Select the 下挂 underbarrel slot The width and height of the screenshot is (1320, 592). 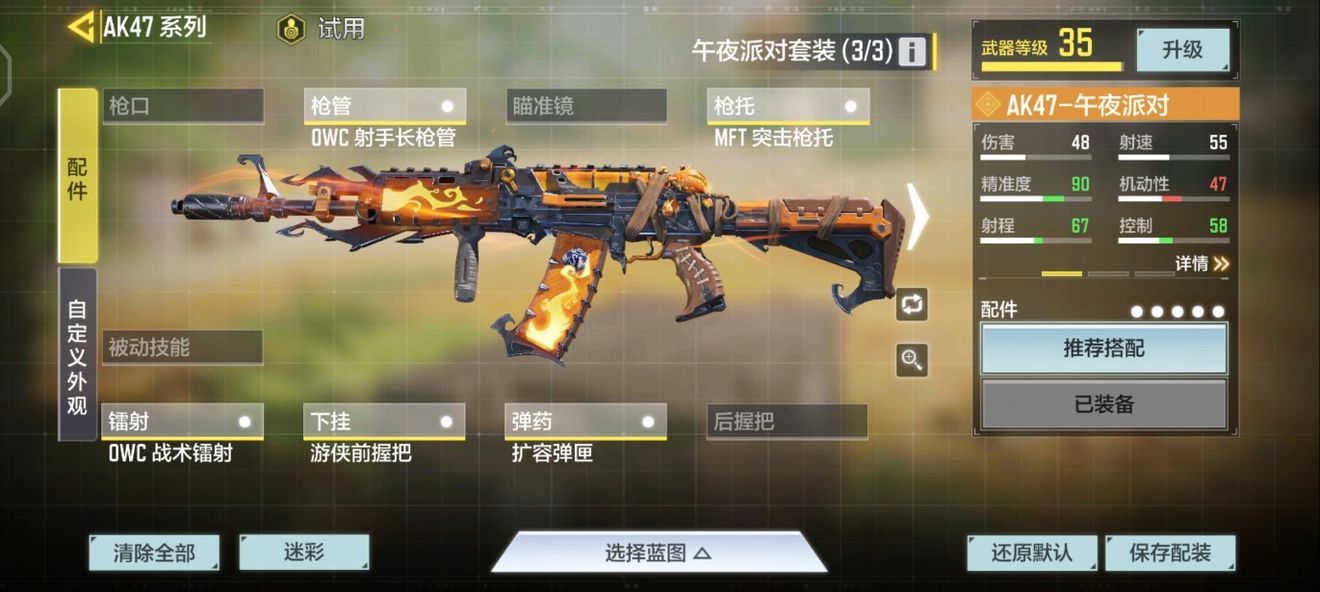[x=384, y=422]
